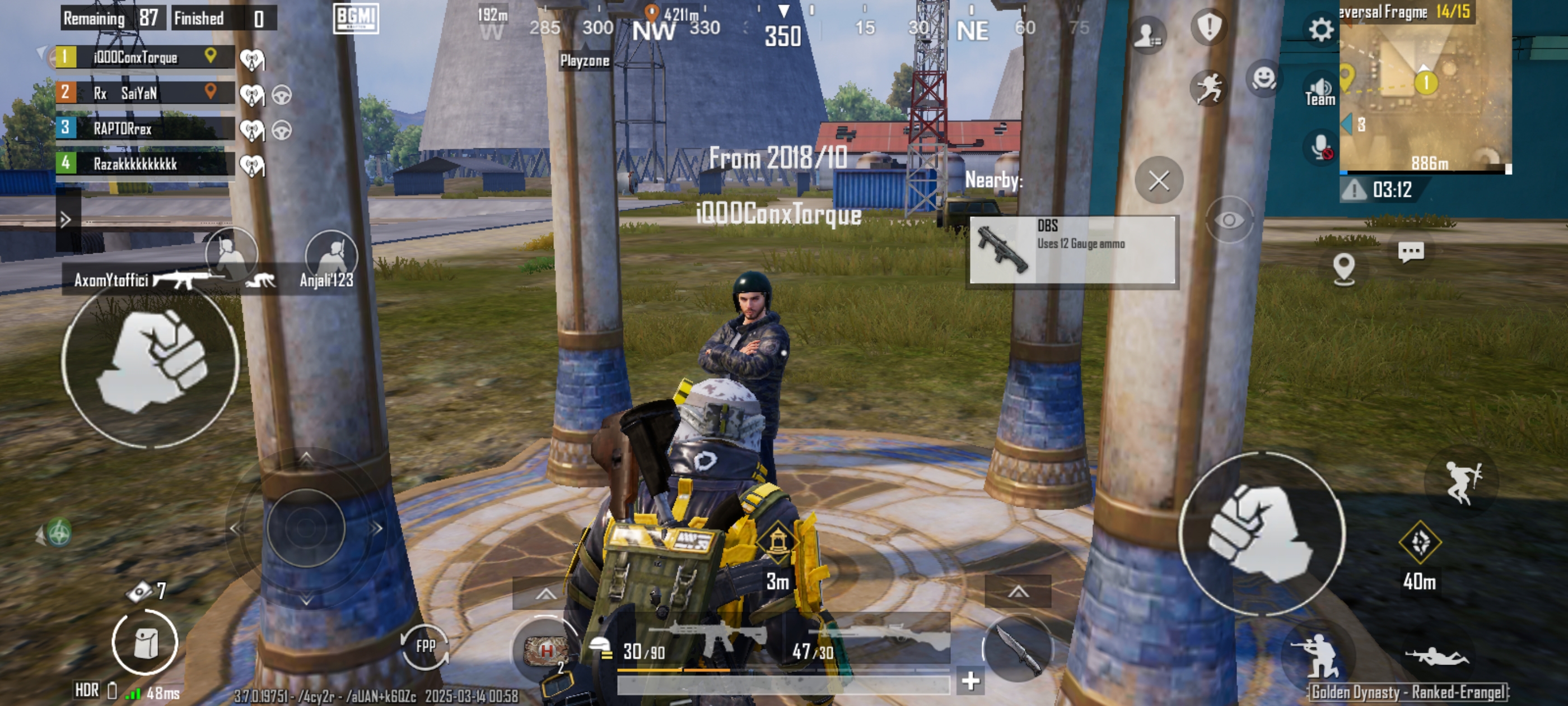The image size is (1568, 706).
Task: Open the report shield icon
Action: 1209,27
